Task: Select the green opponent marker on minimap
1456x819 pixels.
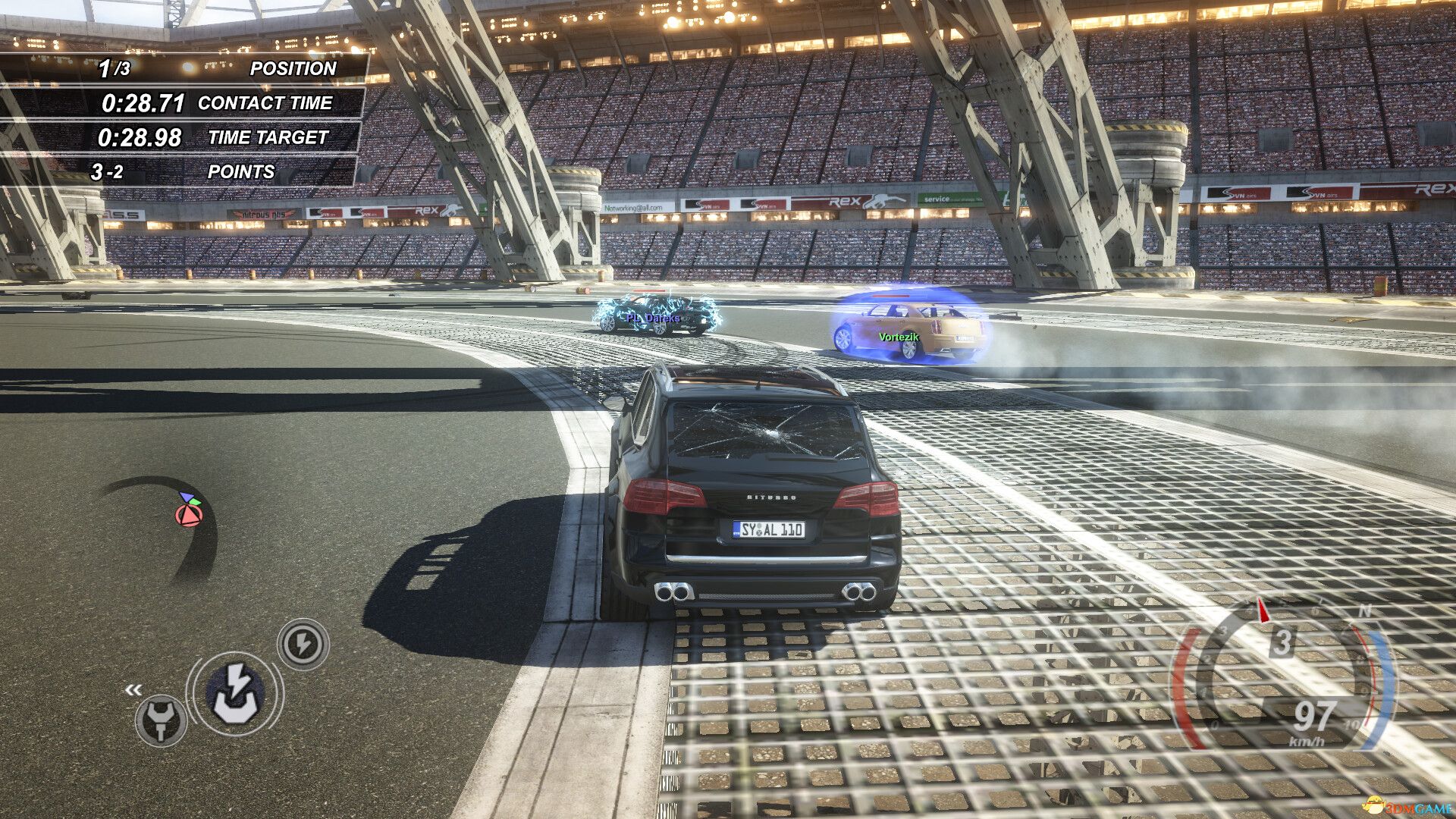Action: click(196, 501)
